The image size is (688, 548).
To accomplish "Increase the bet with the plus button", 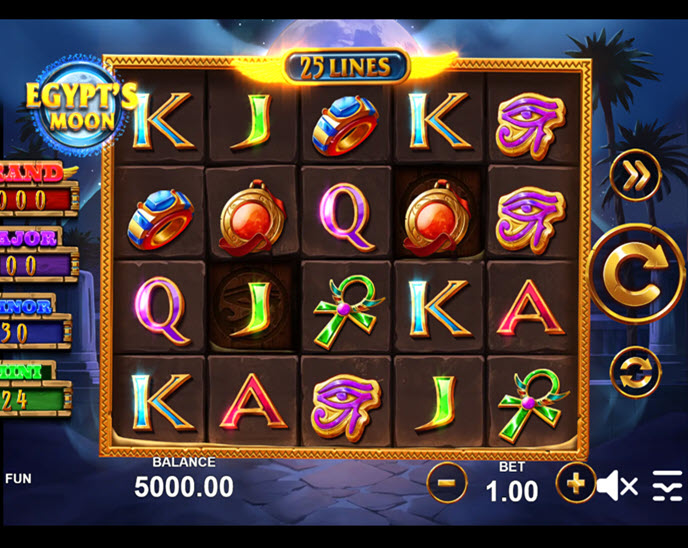I will 575,484.
